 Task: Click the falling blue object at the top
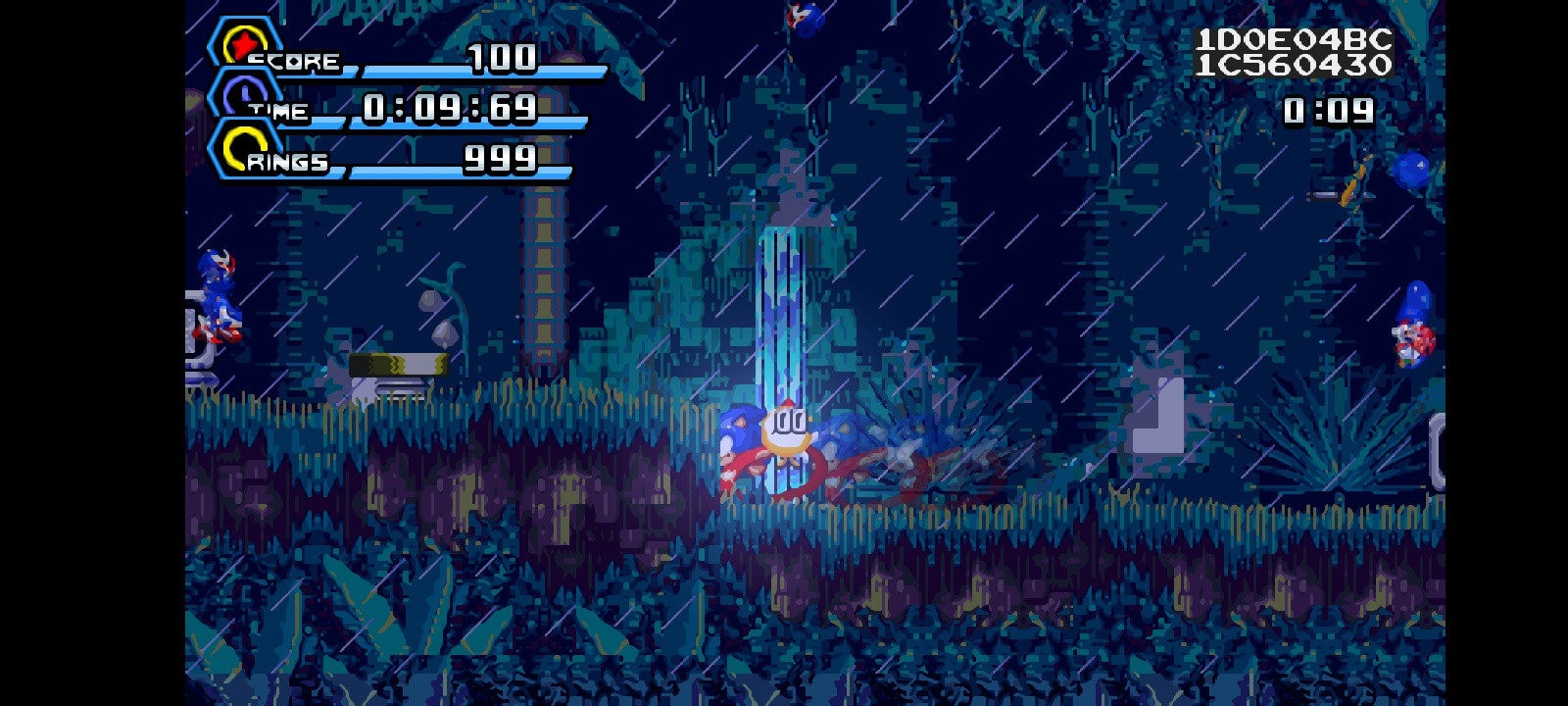804,20
